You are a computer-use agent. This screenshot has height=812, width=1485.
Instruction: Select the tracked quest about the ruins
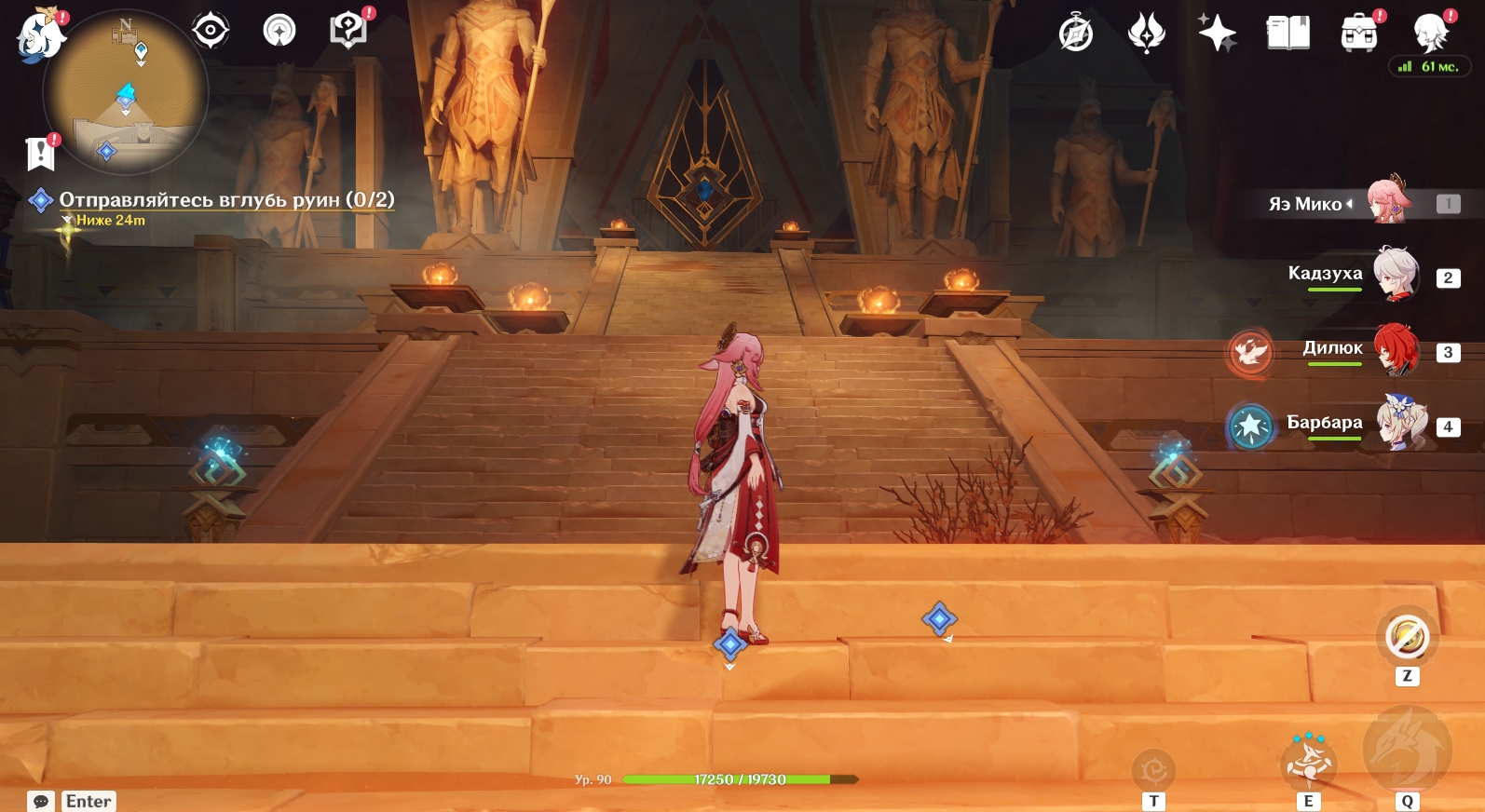pos(226,200)
